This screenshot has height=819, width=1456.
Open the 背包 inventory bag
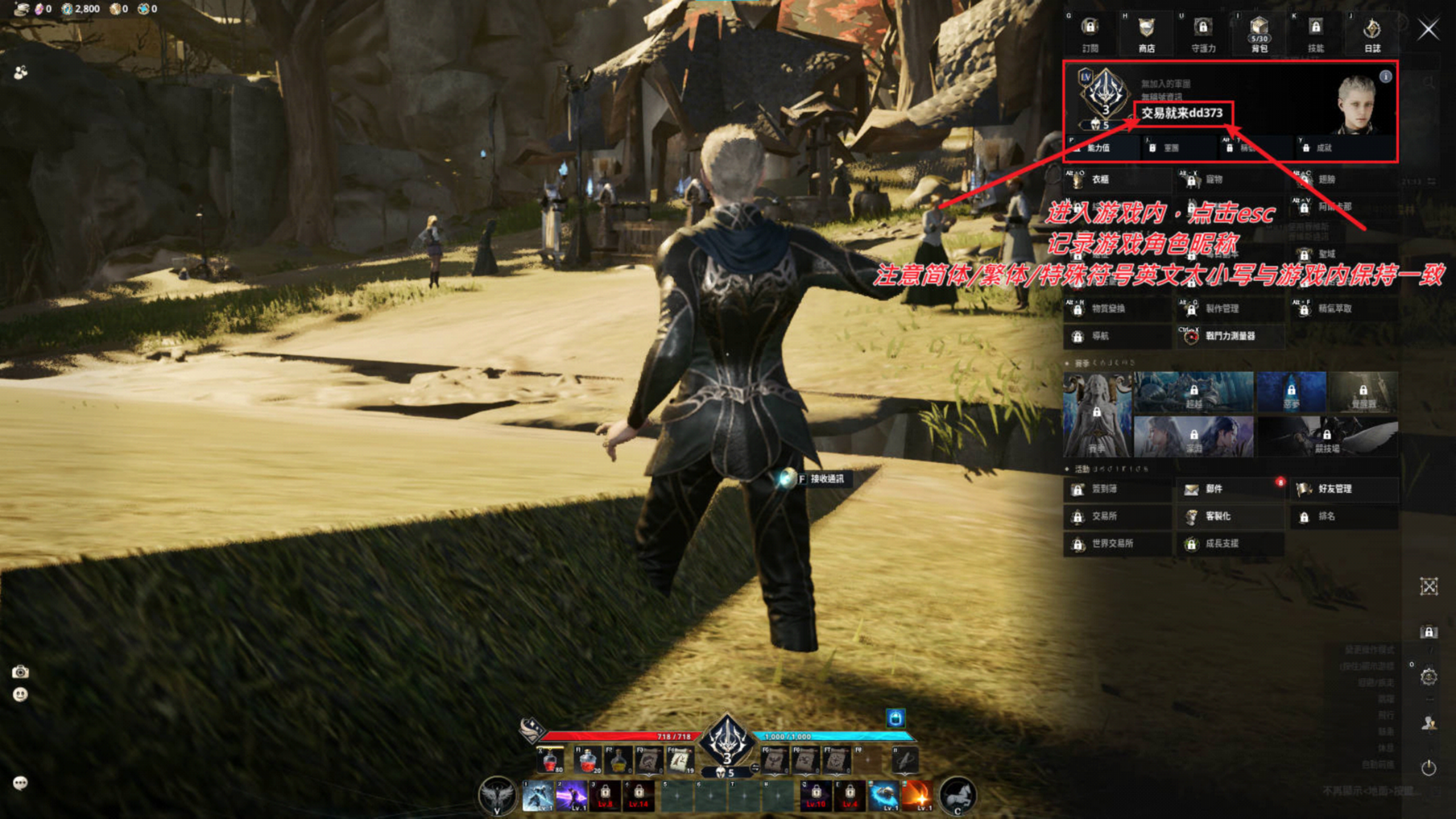click(1259, 35)
